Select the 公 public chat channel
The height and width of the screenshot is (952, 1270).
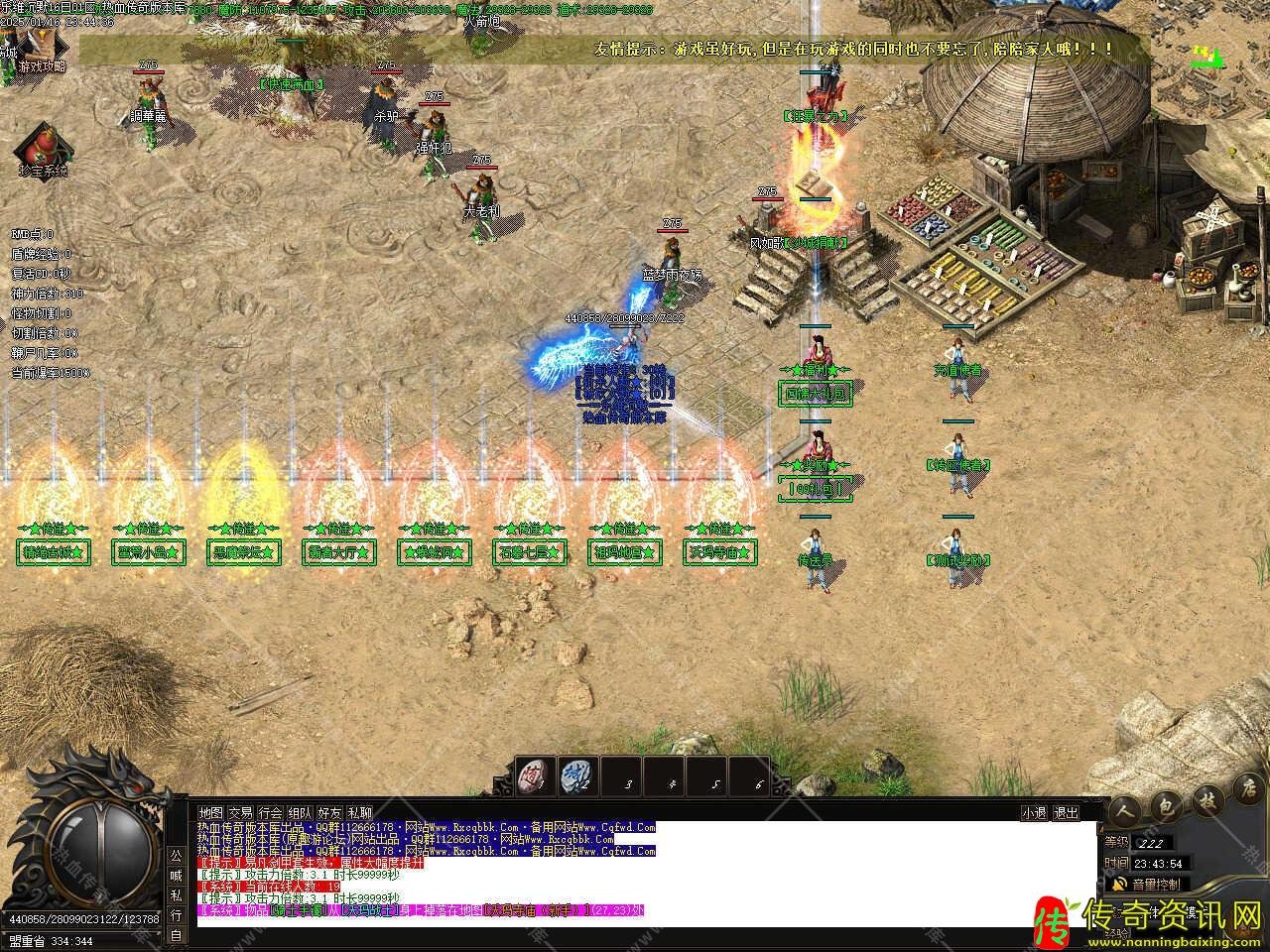click(176, 855)
